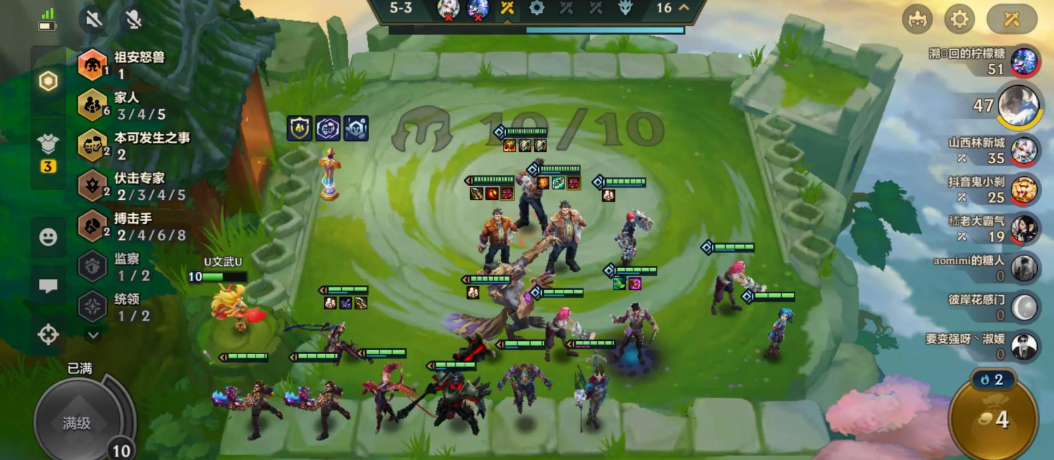Viewport: 1054px width, 460px height.
Task: Toggle the speaker mute icon
Action: click(95, 18)
